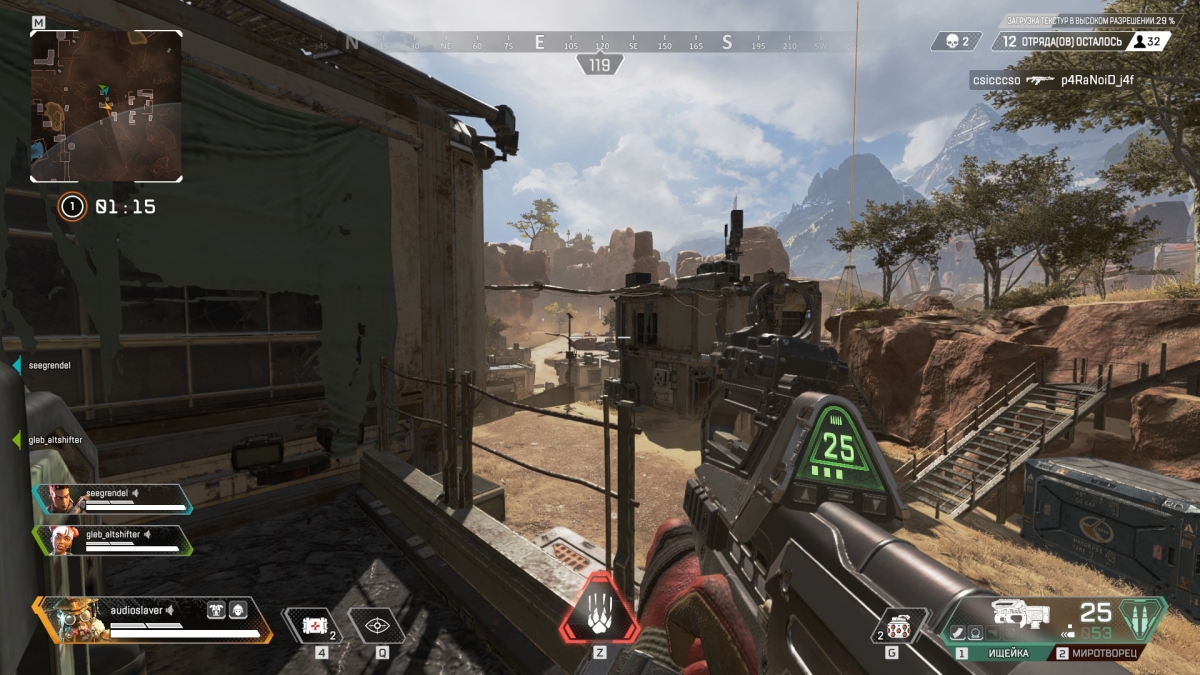Open the minimap in the corner
The image size is (1200, 675).
[106, 105]
